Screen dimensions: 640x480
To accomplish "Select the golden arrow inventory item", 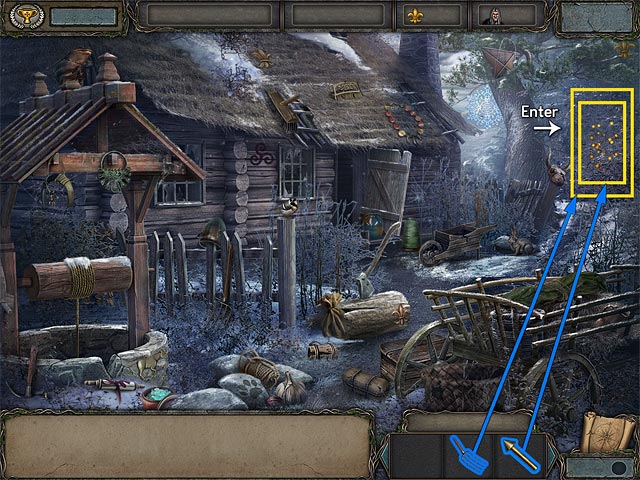I will pos(520,453).
